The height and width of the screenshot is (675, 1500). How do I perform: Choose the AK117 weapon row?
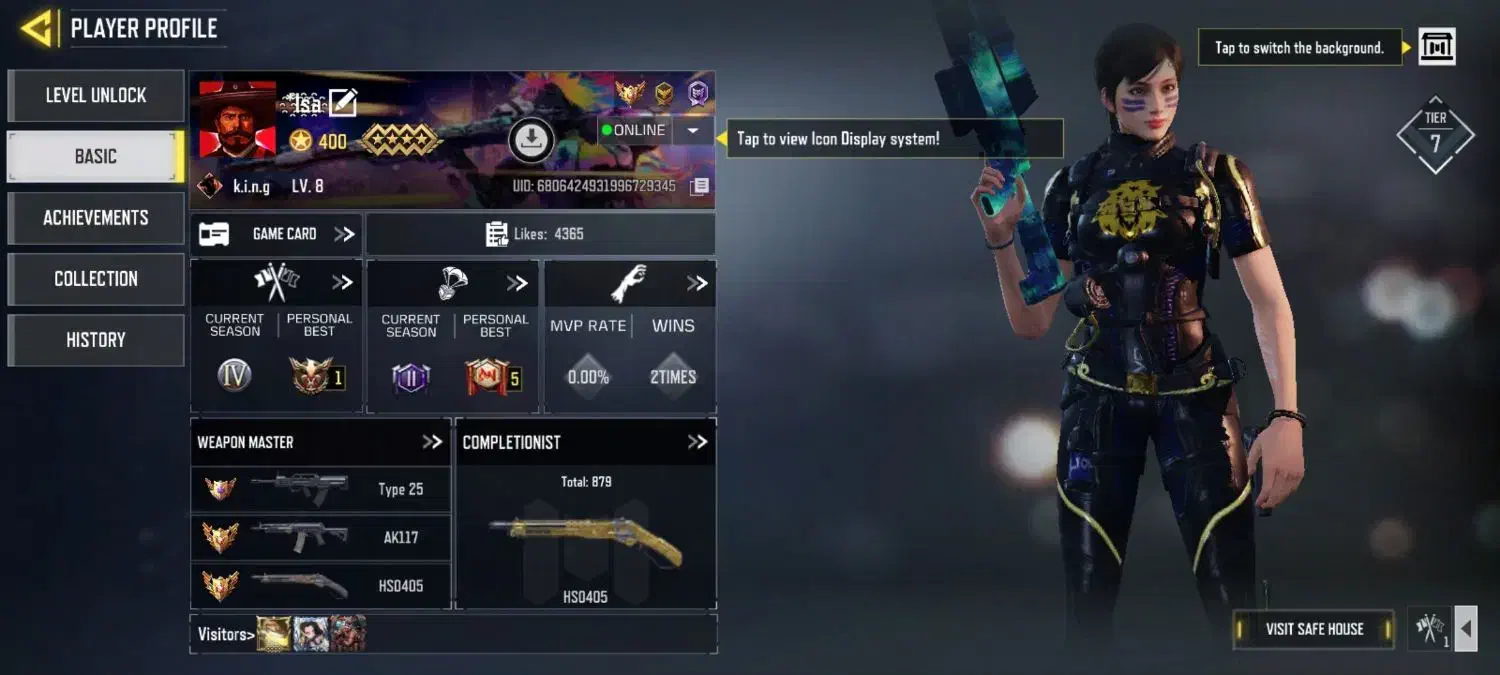pos(320,537)
